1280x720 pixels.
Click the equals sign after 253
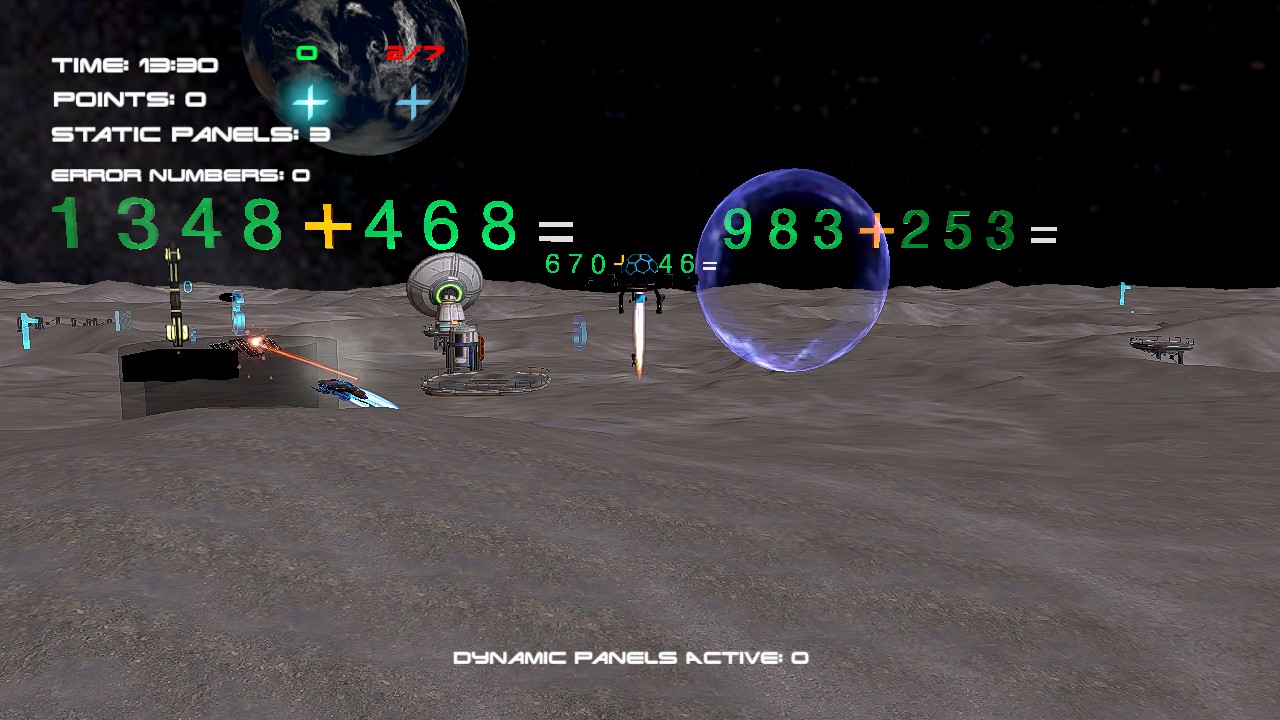point(1046,235)
